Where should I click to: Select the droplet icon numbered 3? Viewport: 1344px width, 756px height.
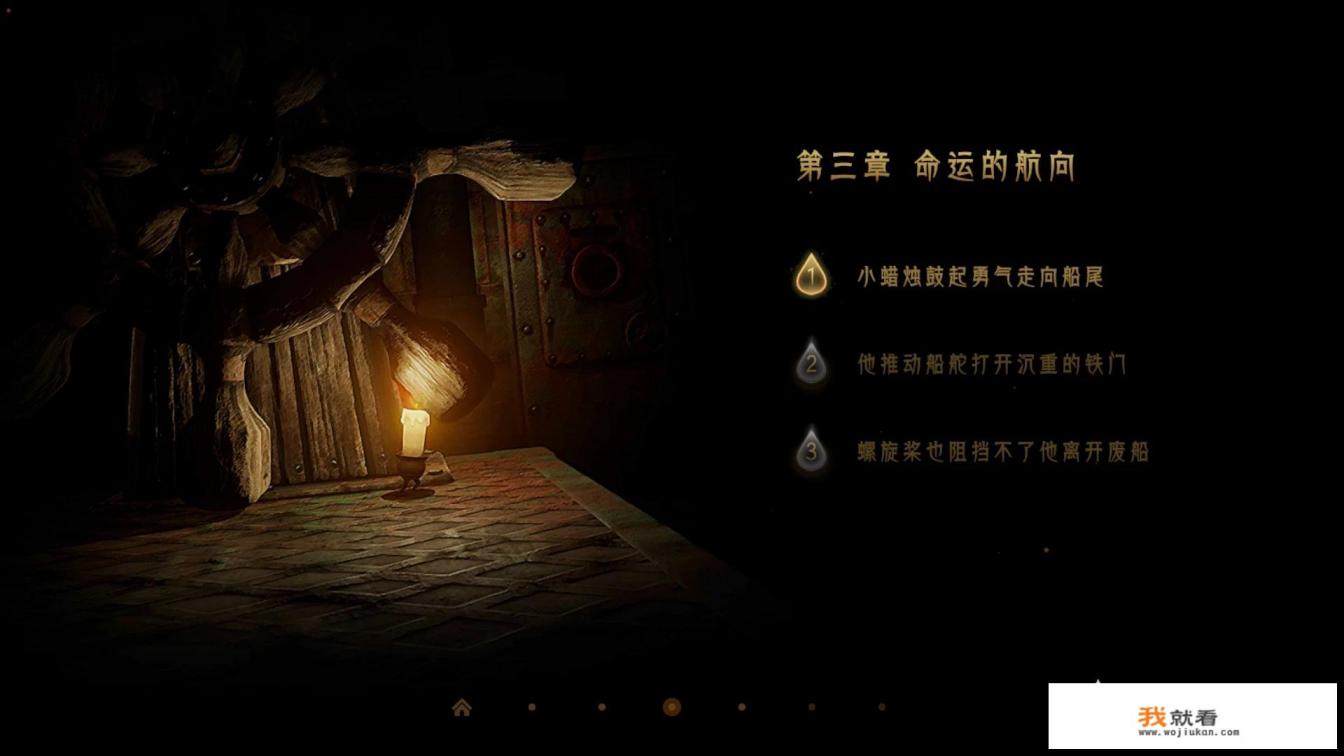pos(811,450)
